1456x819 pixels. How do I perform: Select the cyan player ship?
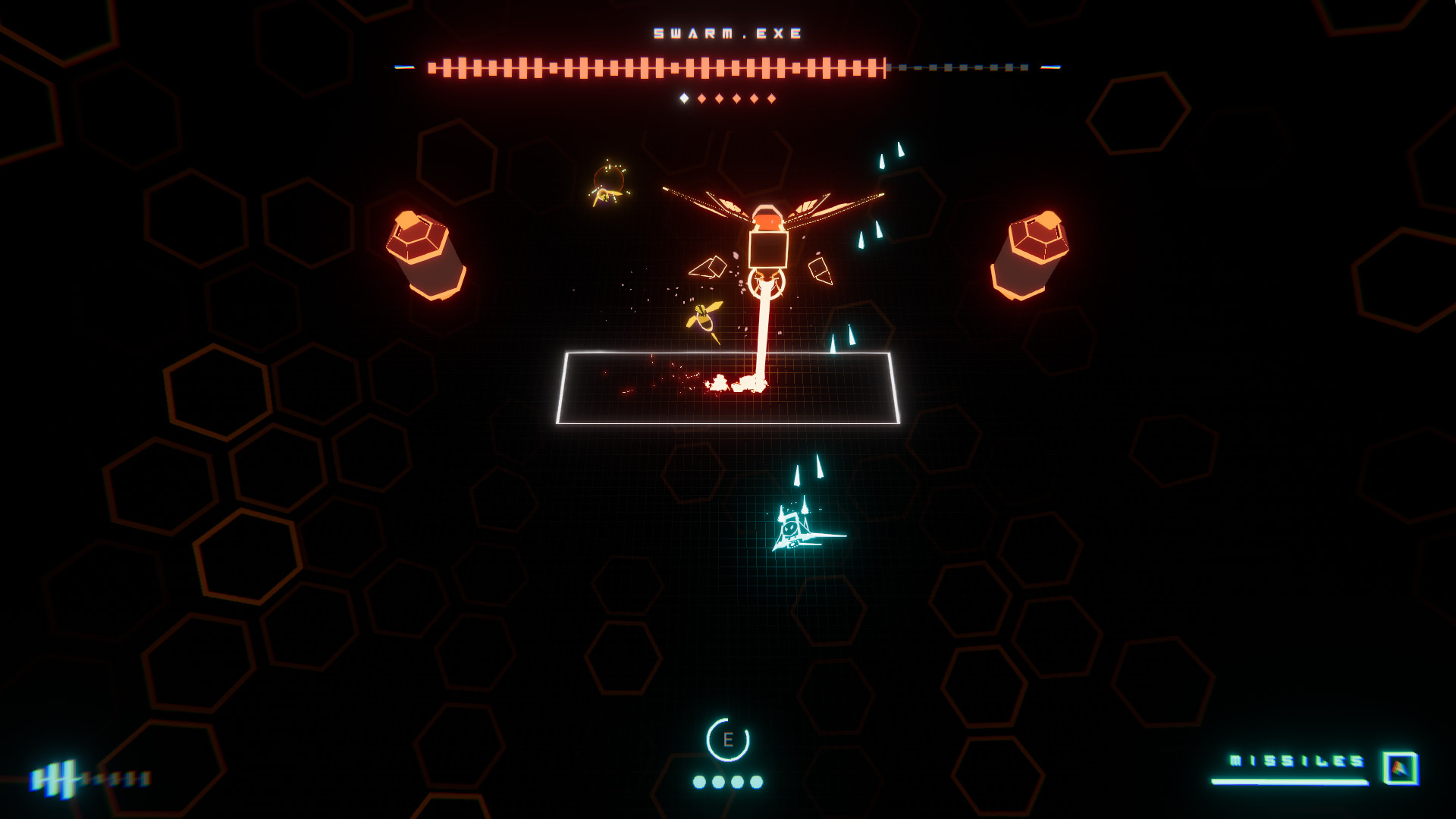point(795,531)
